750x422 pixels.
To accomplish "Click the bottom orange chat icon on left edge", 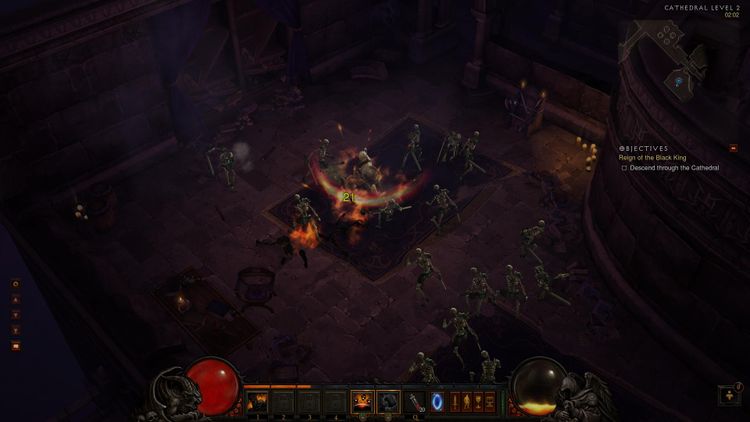I will pyautogui.click(x=16, y=345).
